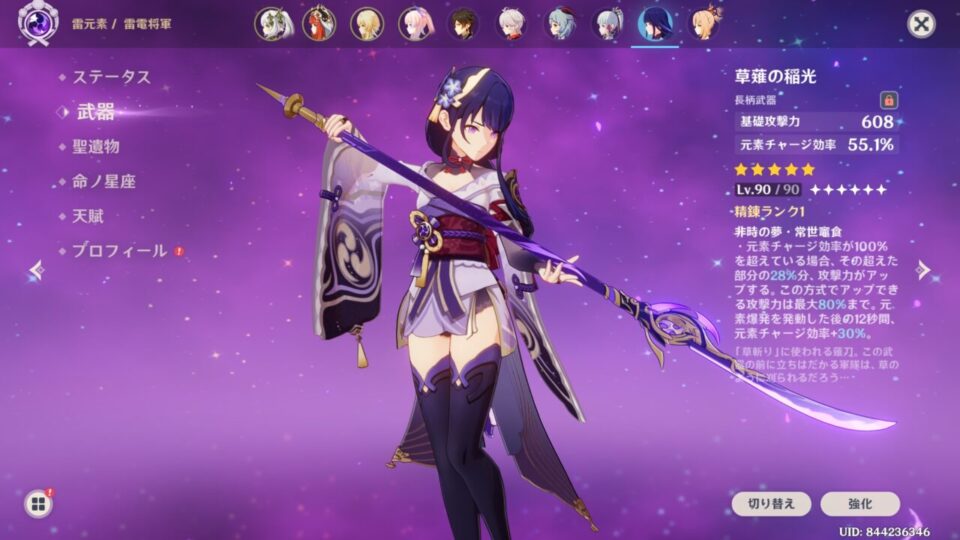Click the 強化 (Enhance) weapon button
The width and height of the screenshot is (960, 540).
[860, 504]
